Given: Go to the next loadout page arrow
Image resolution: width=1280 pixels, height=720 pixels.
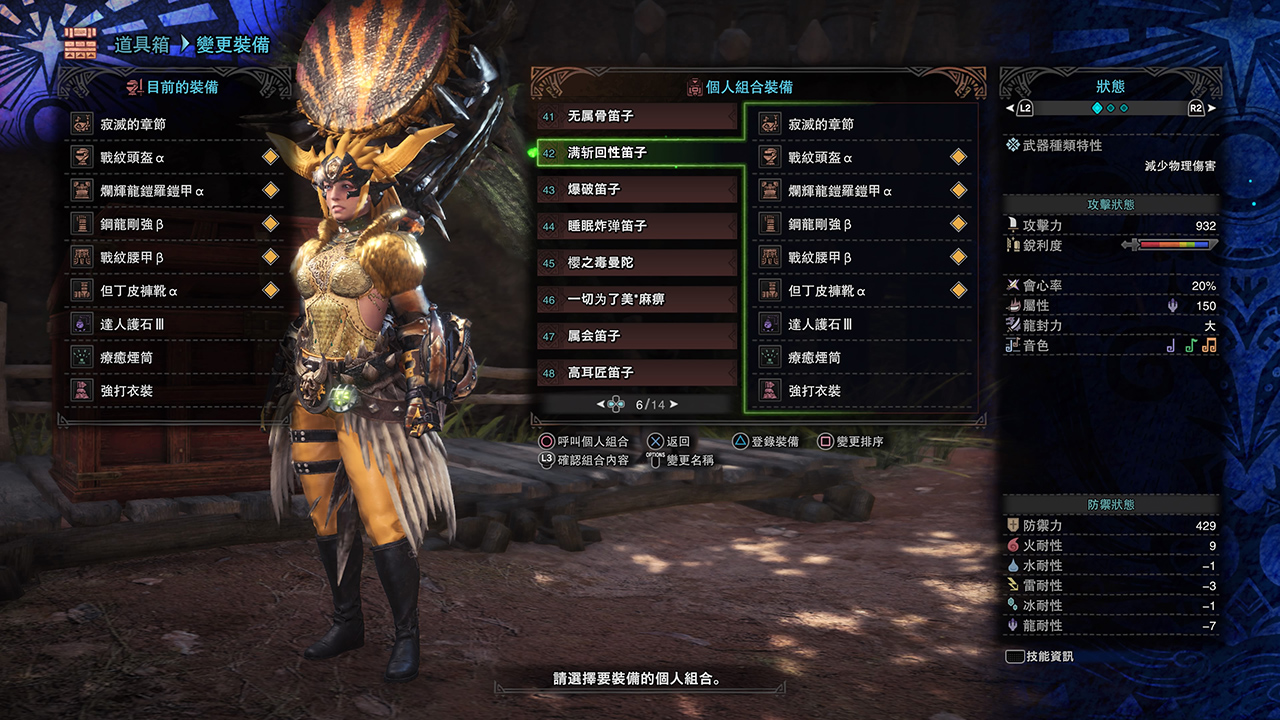Looking at the screenshot, I should click(674, 404).
